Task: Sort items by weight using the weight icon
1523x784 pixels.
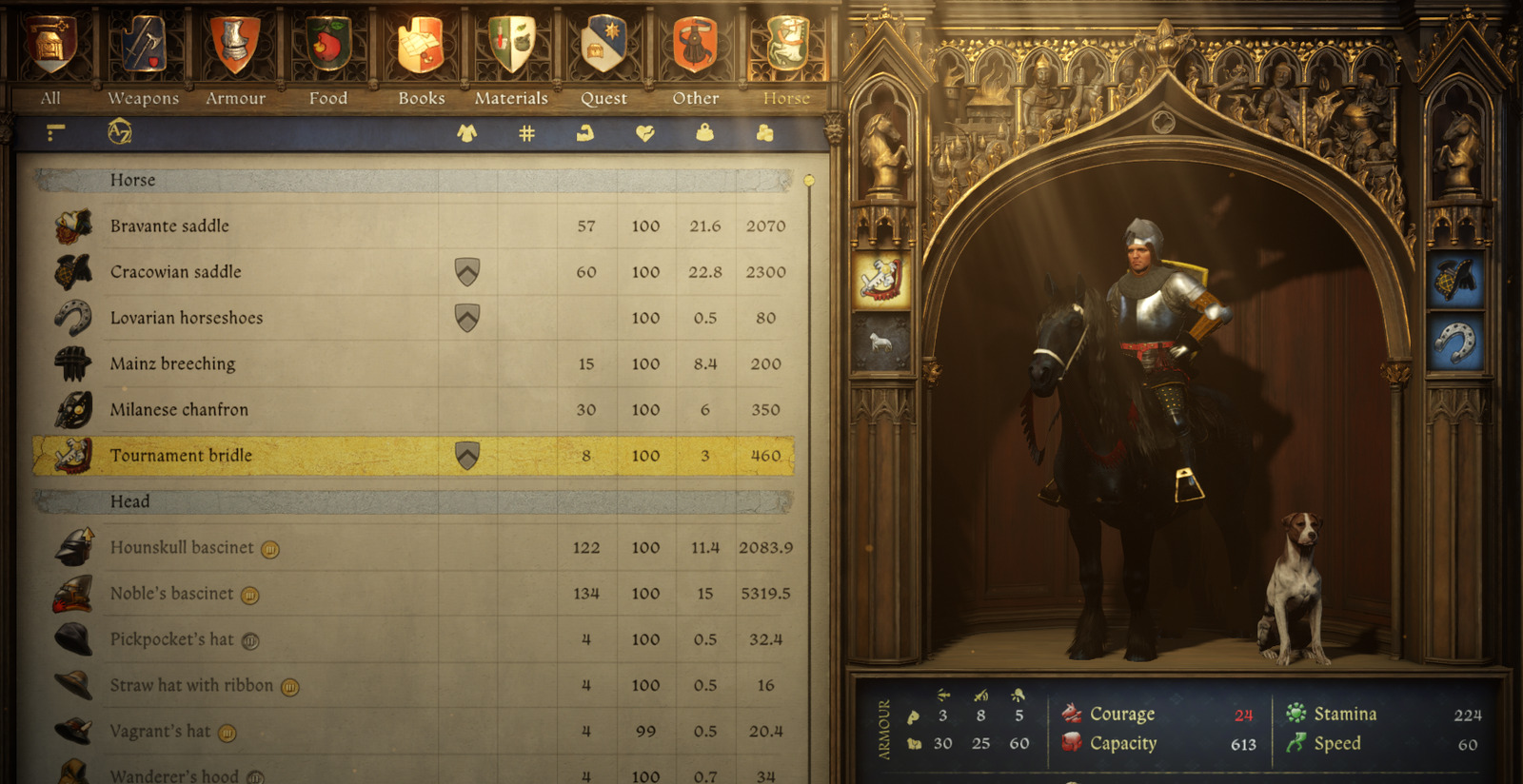Action: [x=704, y=133]
